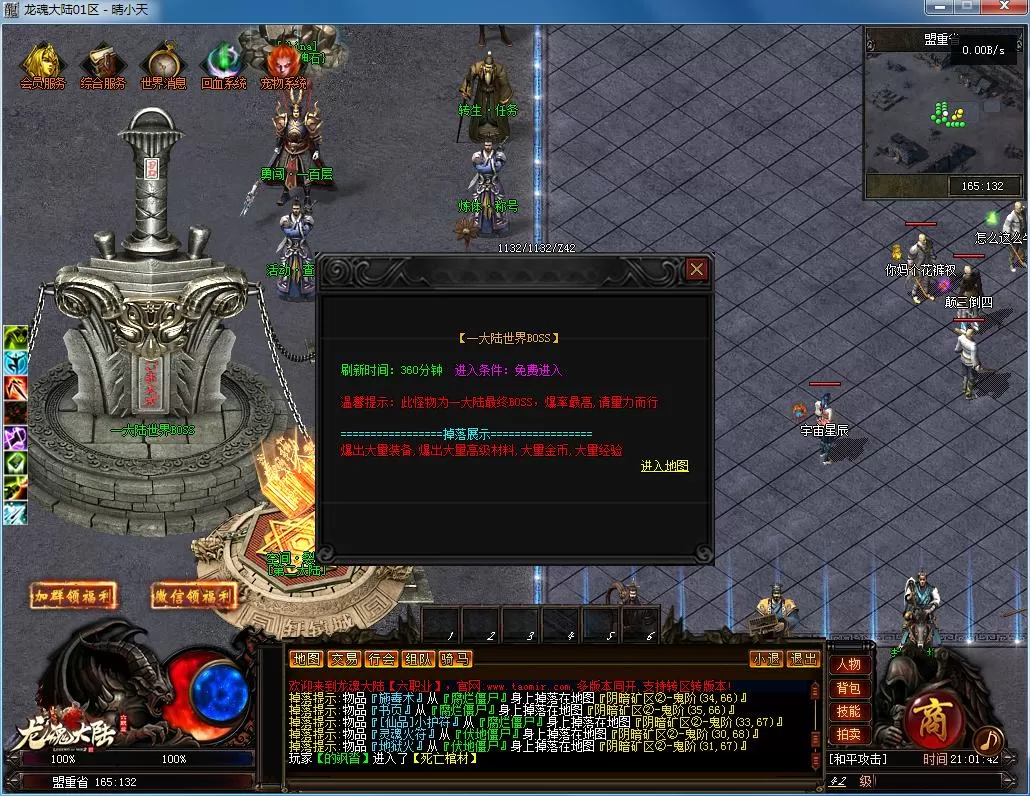Open the 会员服务 member services icon
The width and height of the screenshot is (1030, 796).
(x=43, y=63)
